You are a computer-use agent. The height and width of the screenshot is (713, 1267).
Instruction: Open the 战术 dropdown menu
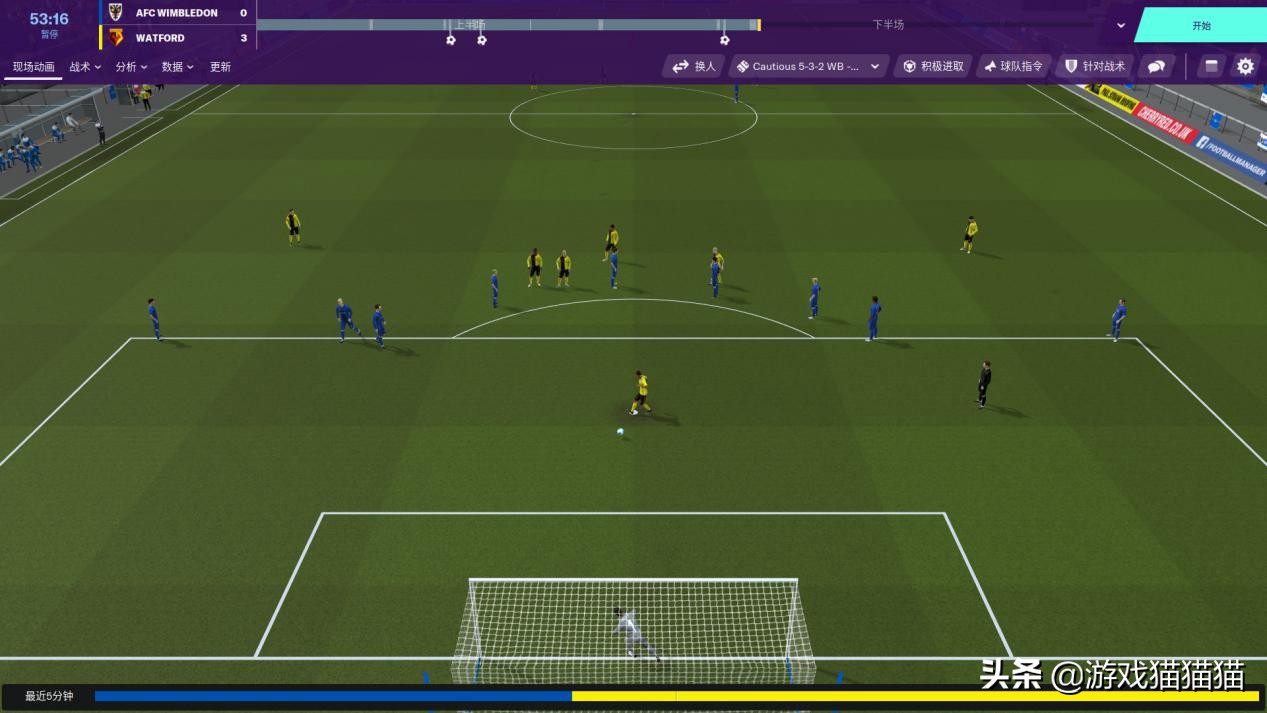[x=85, y=67]
